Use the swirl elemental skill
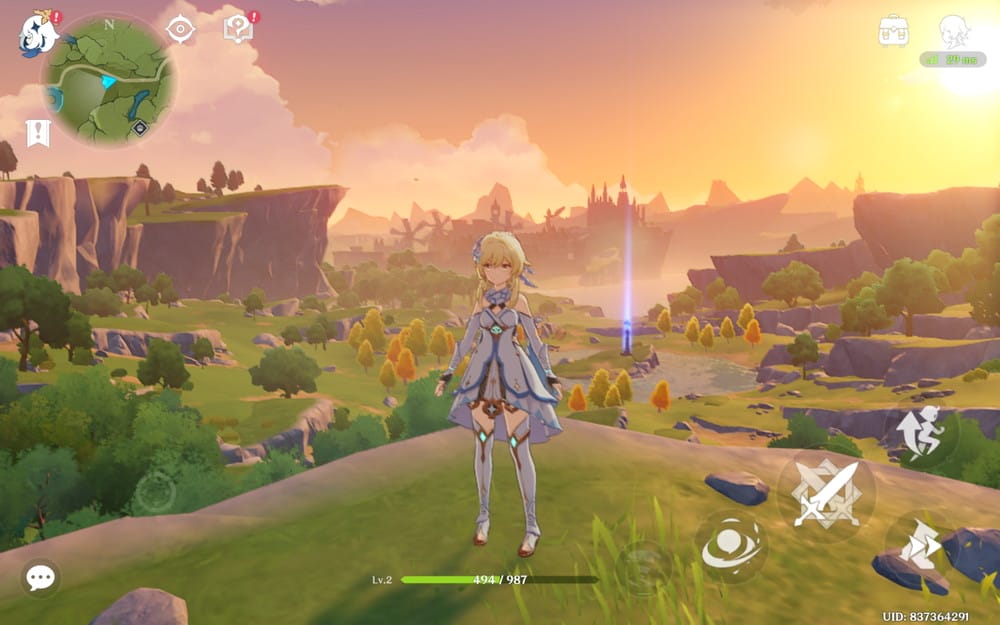 click(730, 546)
